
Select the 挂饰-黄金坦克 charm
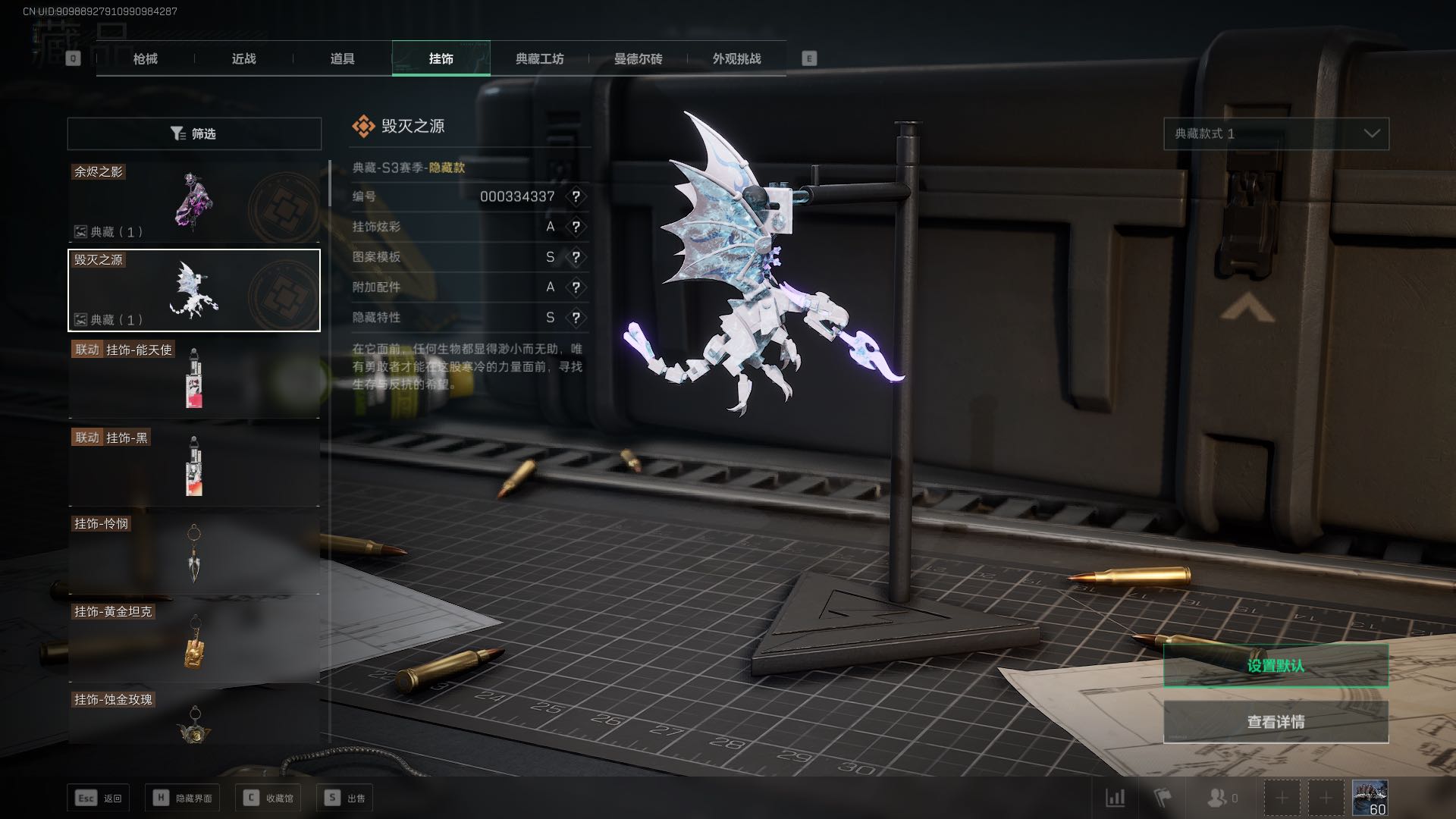coord(194,642)
